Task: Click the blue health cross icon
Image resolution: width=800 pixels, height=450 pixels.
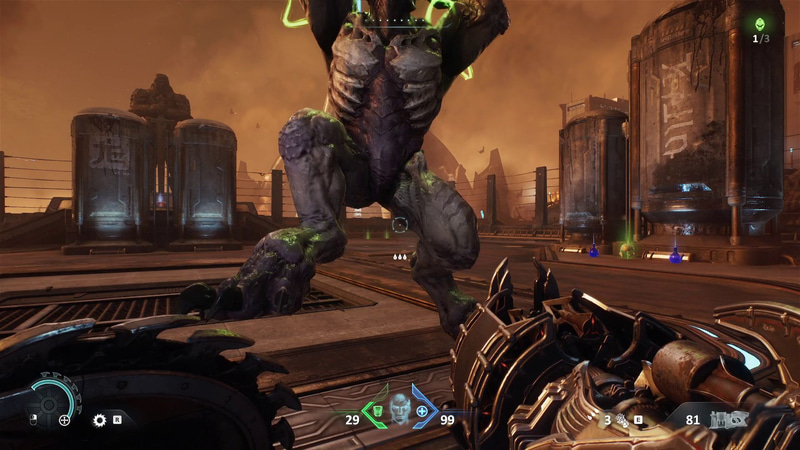Action: 422,411
